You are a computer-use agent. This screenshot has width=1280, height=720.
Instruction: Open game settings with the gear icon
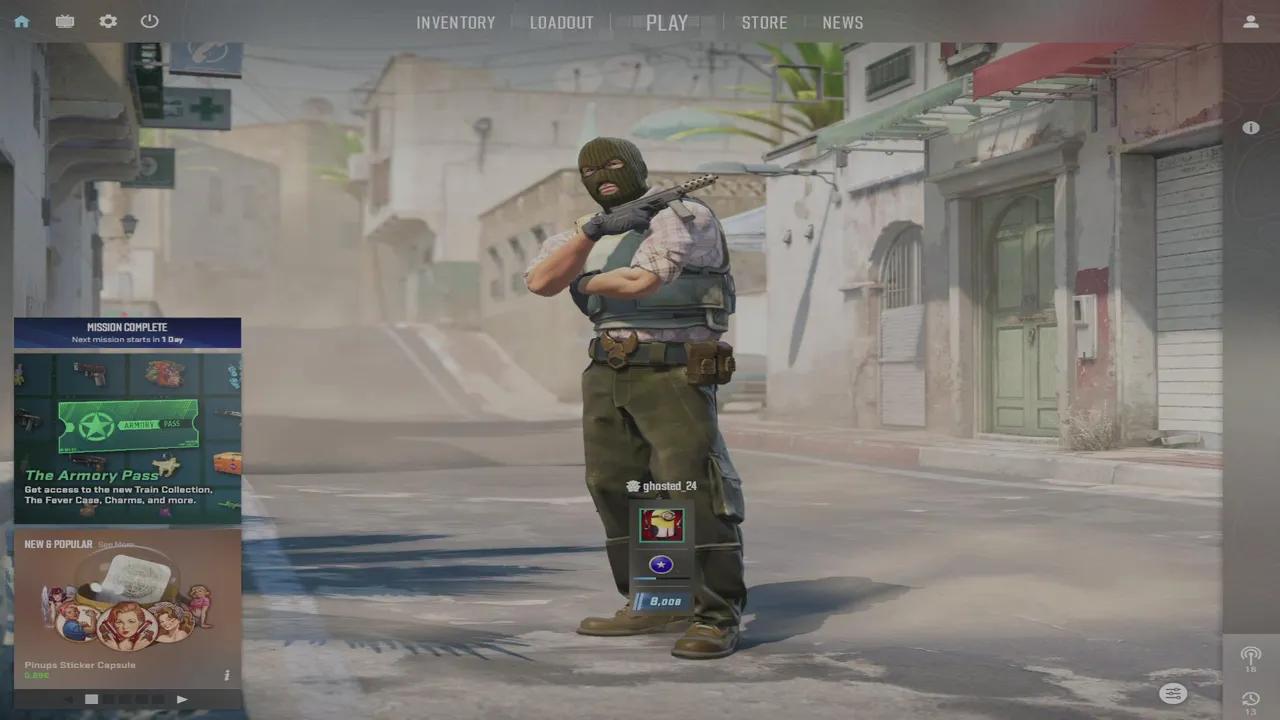pyautogui.click(x=107, y=21)
